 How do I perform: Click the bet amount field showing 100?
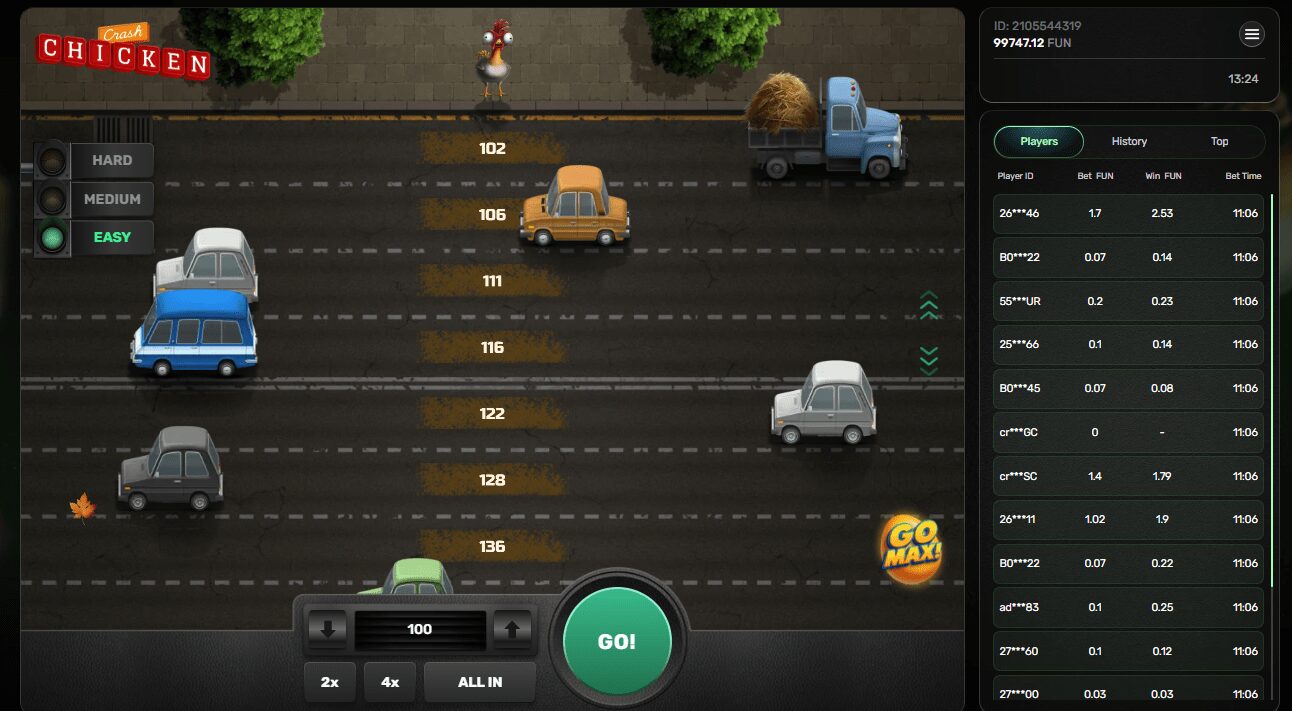coord(420,629)
